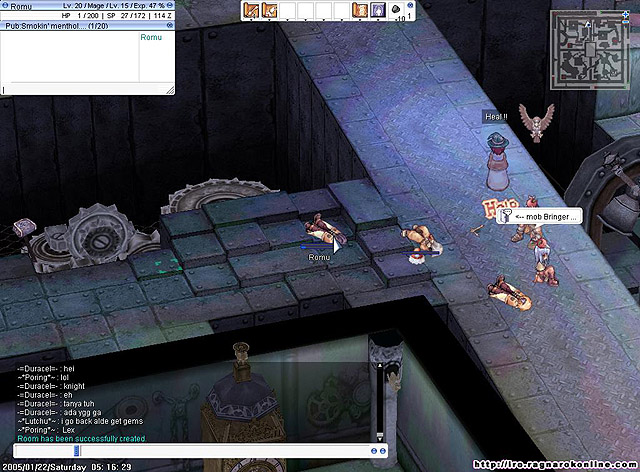Use the second skill icon on hotbar

pyautogui.click(x=269, y=10)
